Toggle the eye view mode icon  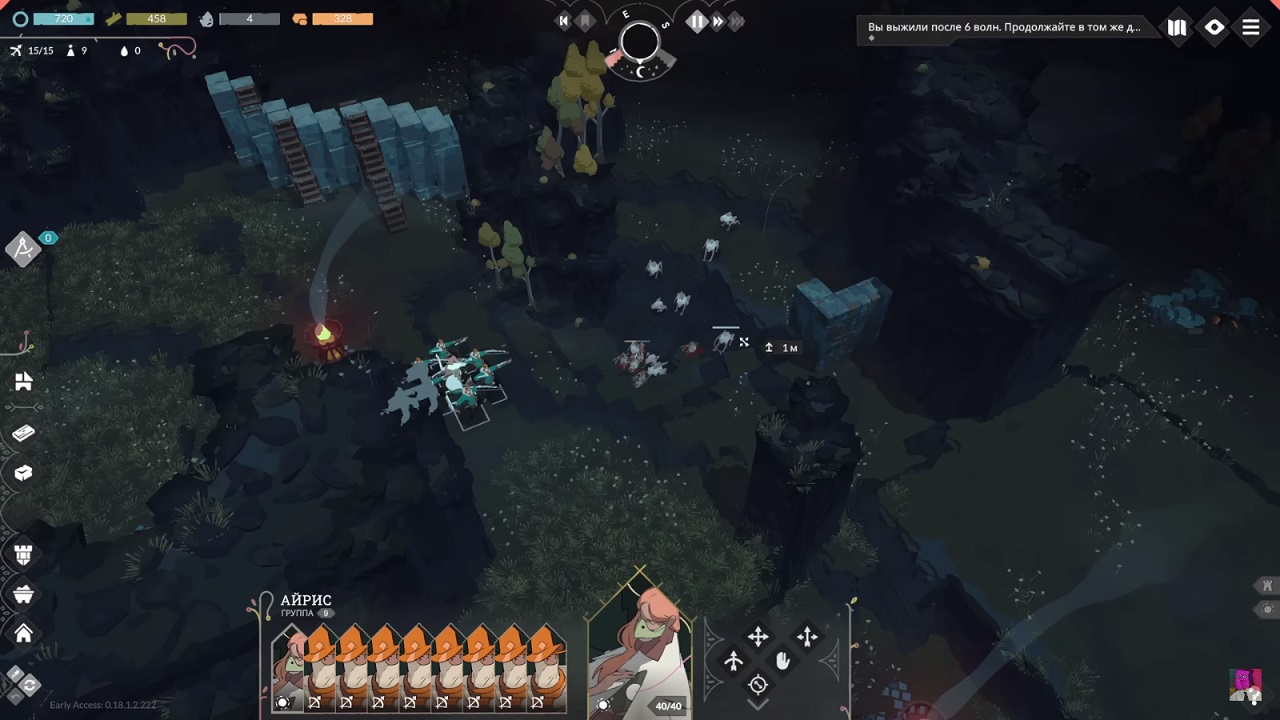click(1214, 28)
